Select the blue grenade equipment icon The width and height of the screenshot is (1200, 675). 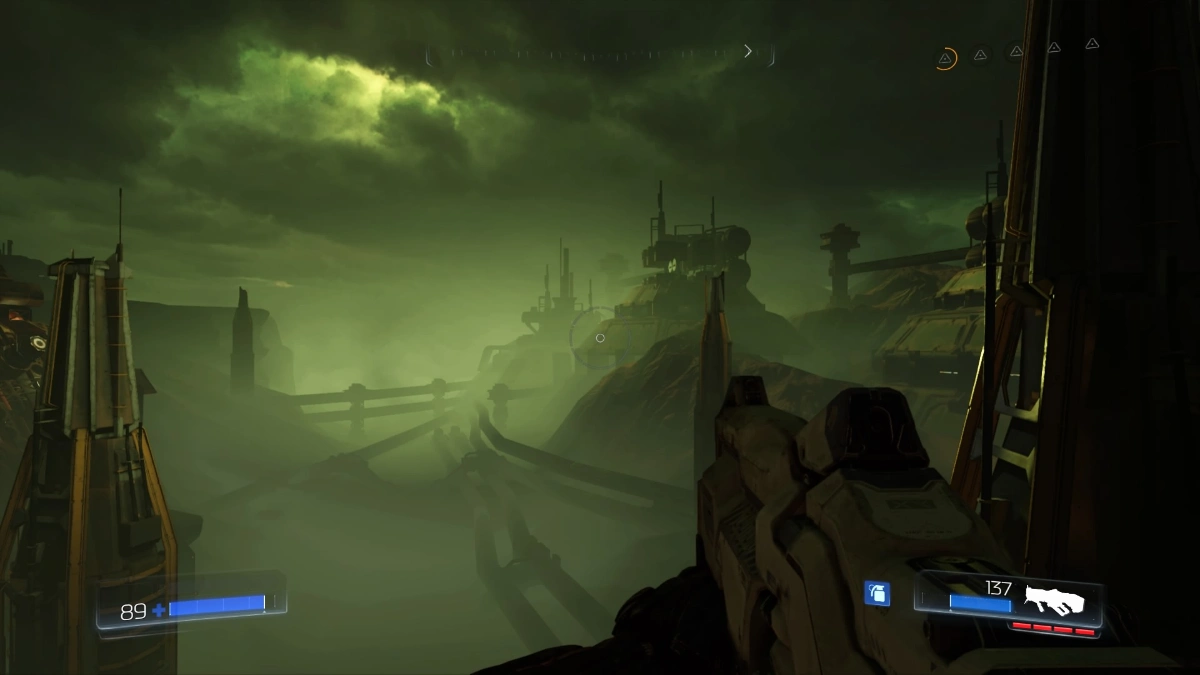pyautogui.click(x=877, y=593)
